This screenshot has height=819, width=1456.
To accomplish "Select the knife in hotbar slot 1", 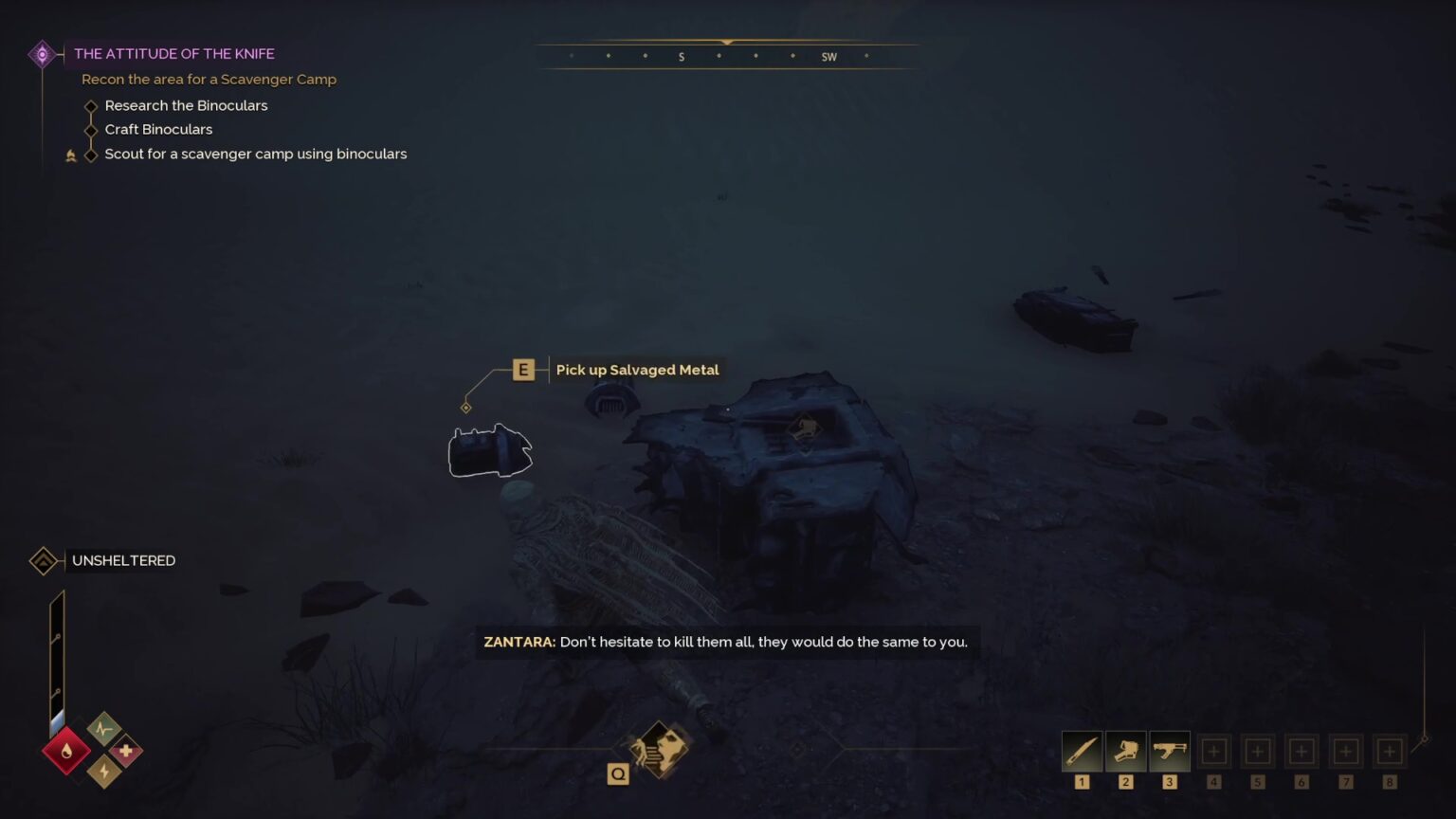I will [x=1081, y=750].
